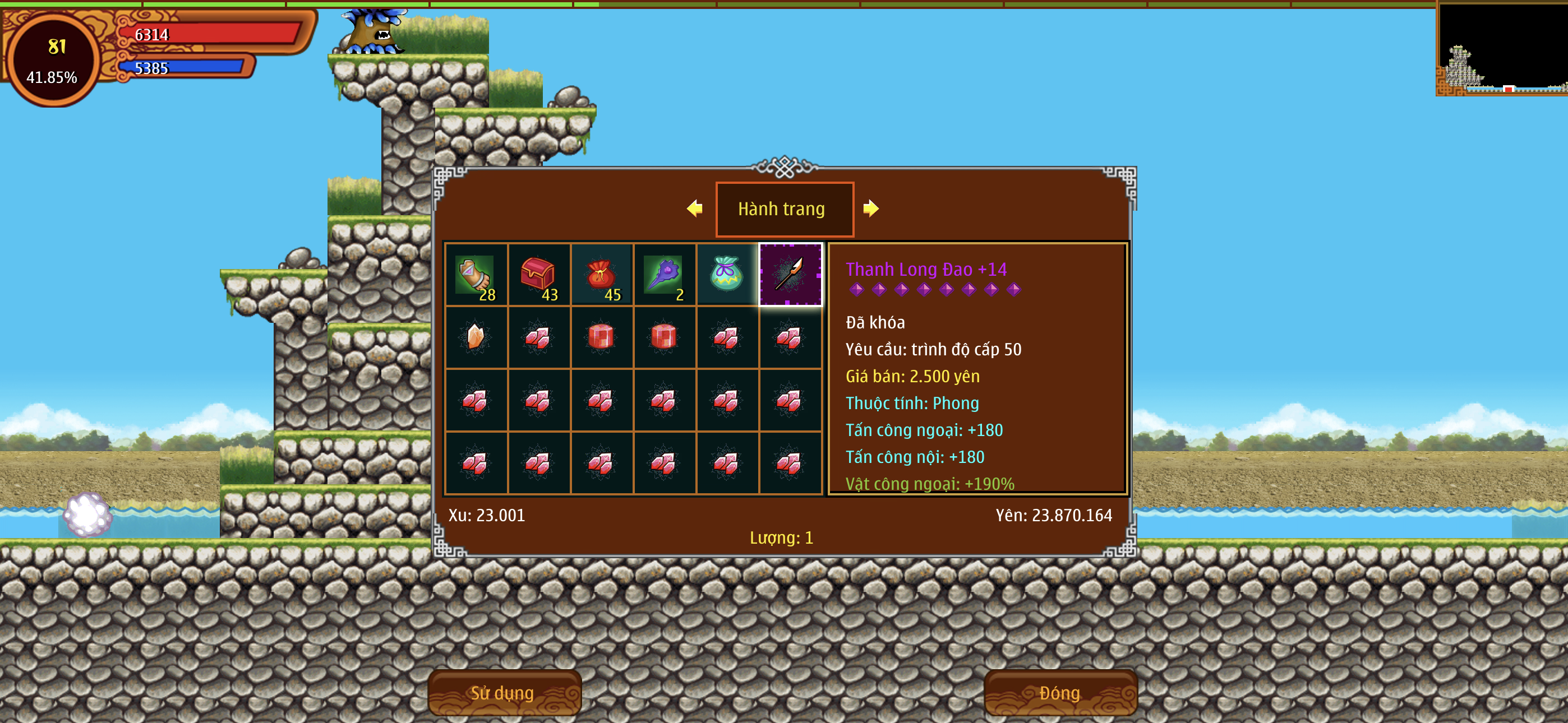Select the Thanh Long Đao weapon slot
Image resolution: width=1568 pixels, height=723 pixels.
point(790,275)
